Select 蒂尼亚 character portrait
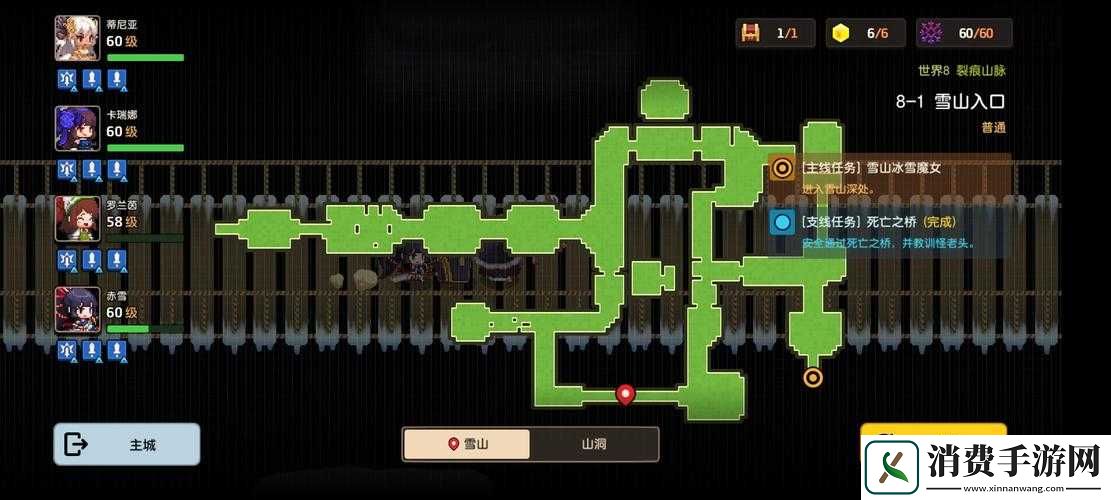 coord(77,39)
